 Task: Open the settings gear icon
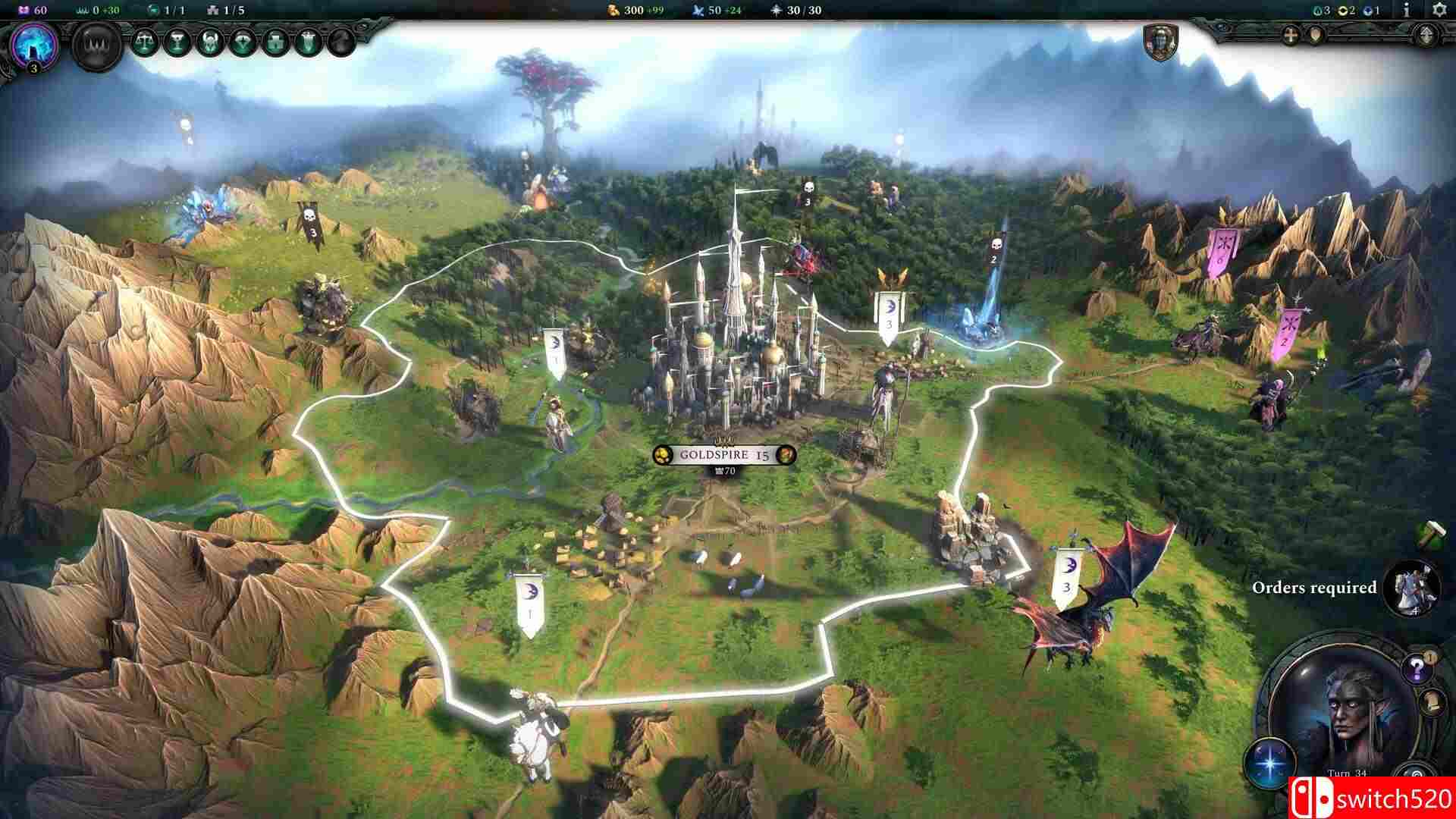pyautogui.click(x=1440, y=11)
